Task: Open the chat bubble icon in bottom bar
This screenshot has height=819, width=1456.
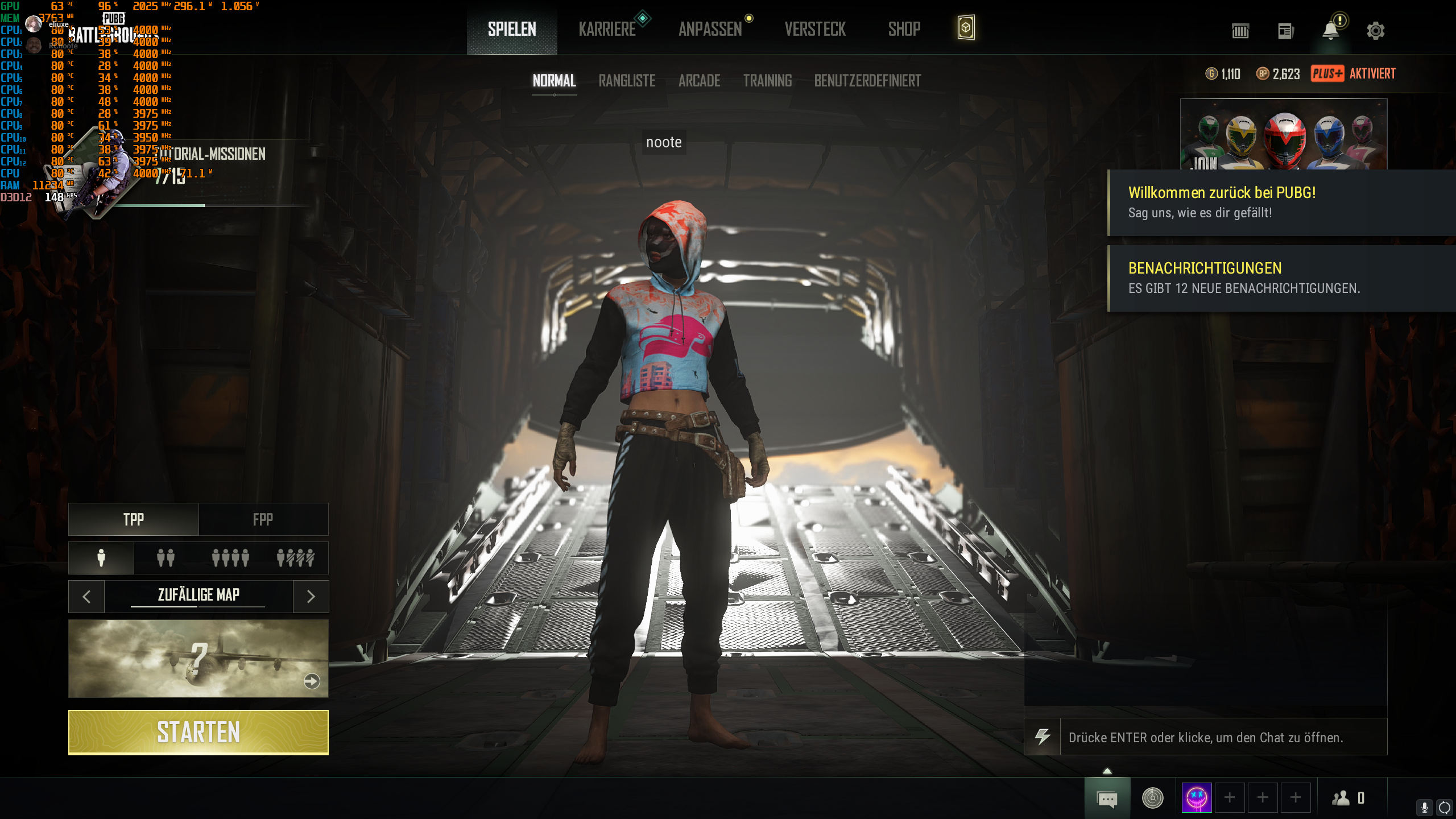Action: pyautogui.click(x=1107, y=799)
